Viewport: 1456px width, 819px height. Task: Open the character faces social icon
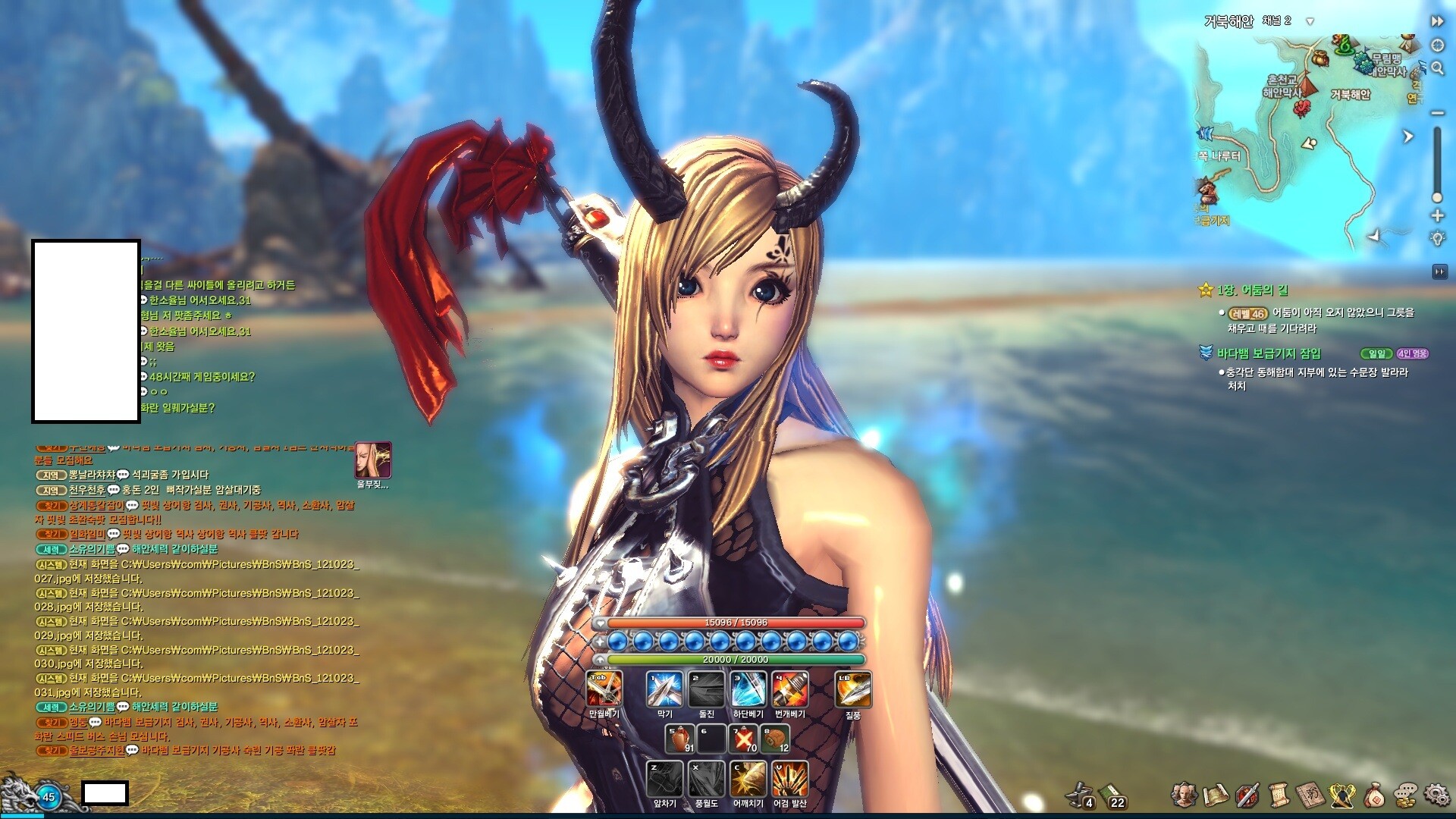pyautogui.click(x=1185, y=795)
